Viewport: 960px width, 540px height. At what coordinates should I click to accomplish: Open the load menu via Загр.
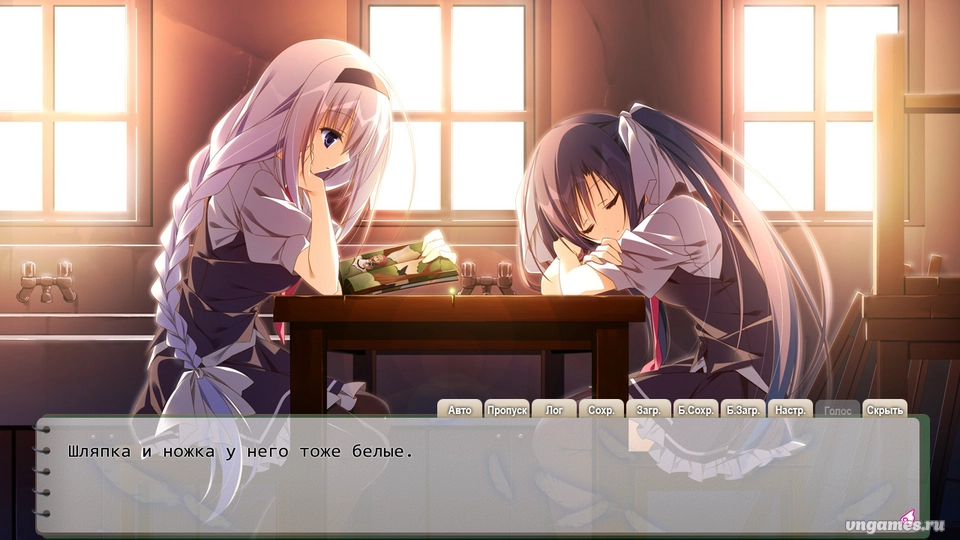647,410
